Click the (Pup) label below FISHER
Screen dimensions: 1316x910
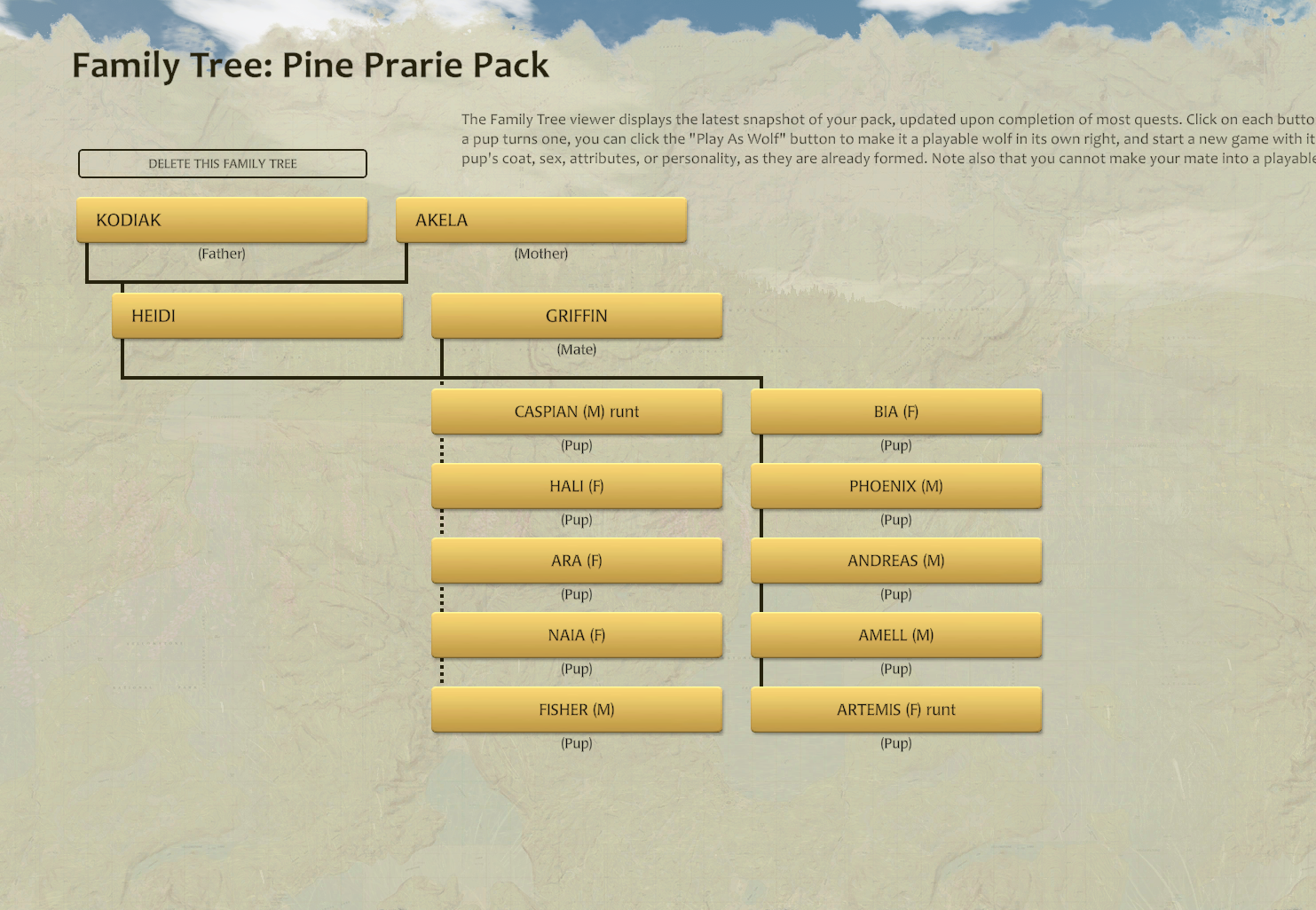pyautogui.click(x=577, y=743)
